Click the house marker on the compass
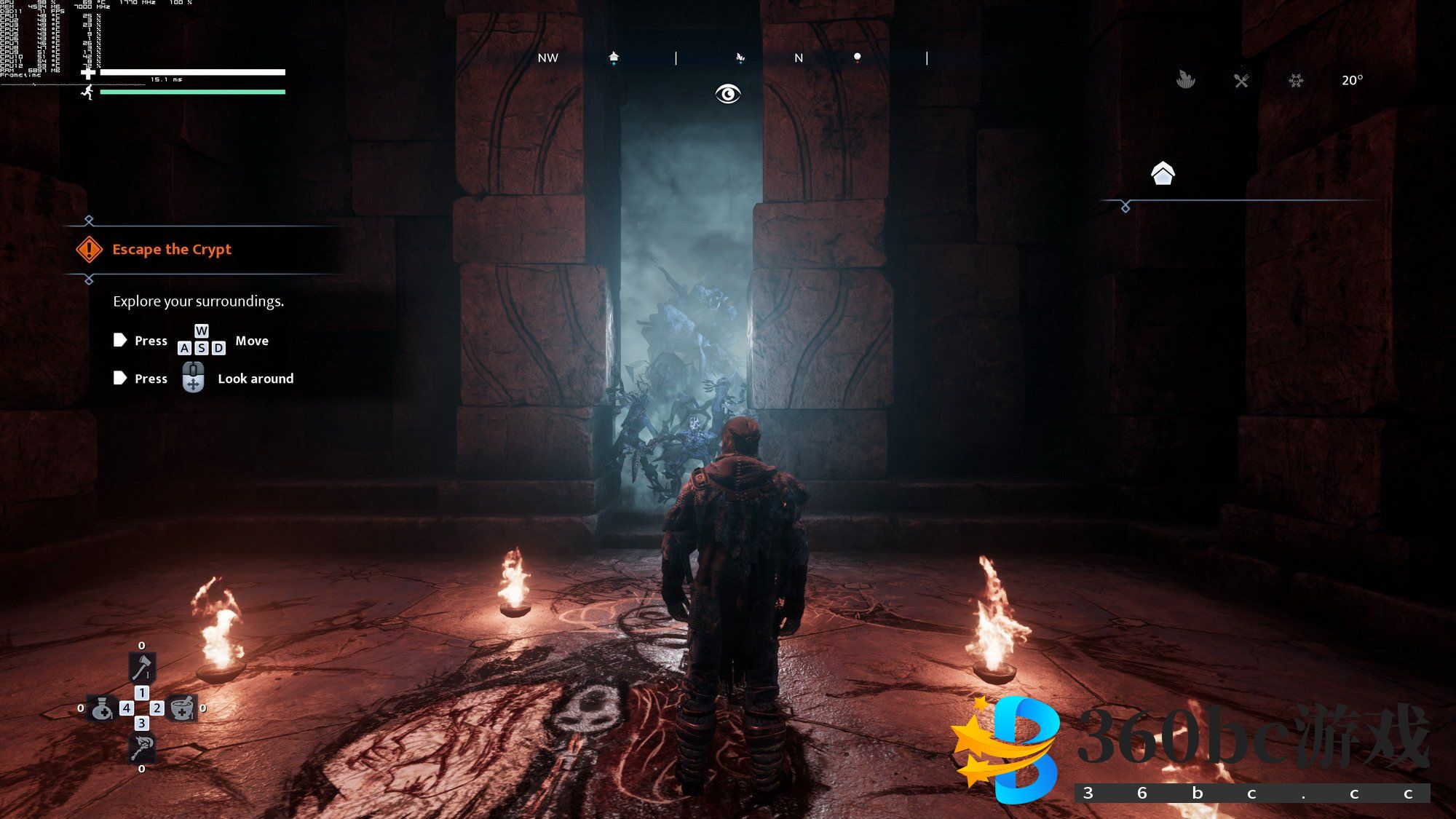This screenshot has width=1456, height=819. (614, 58)
